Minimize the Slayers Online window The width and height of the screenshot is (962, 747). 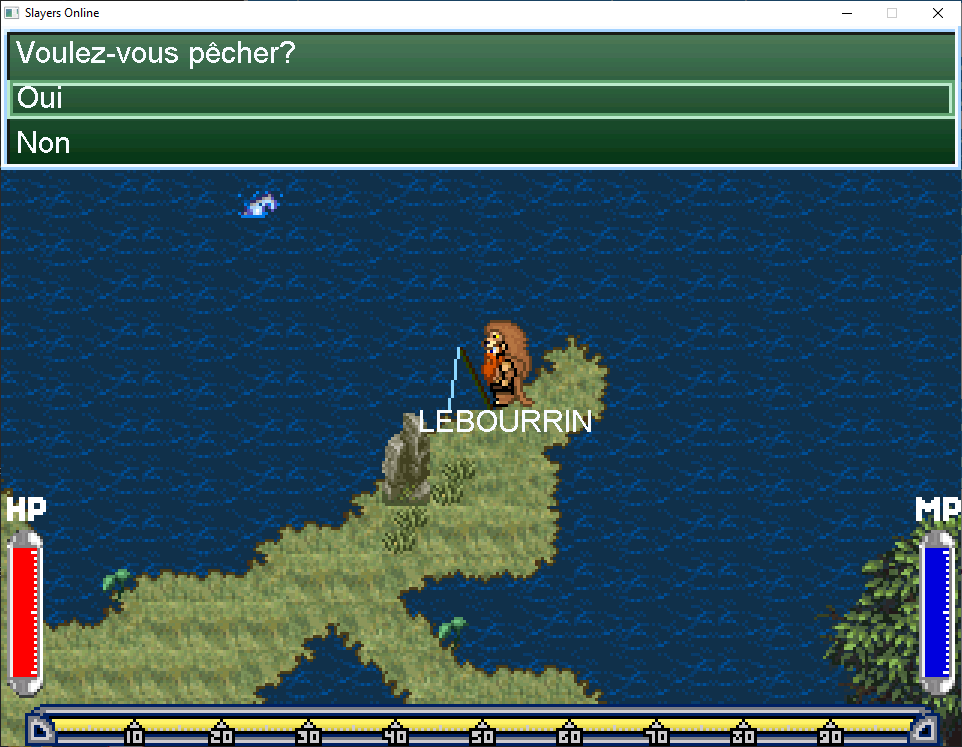[x=847, y=14]
